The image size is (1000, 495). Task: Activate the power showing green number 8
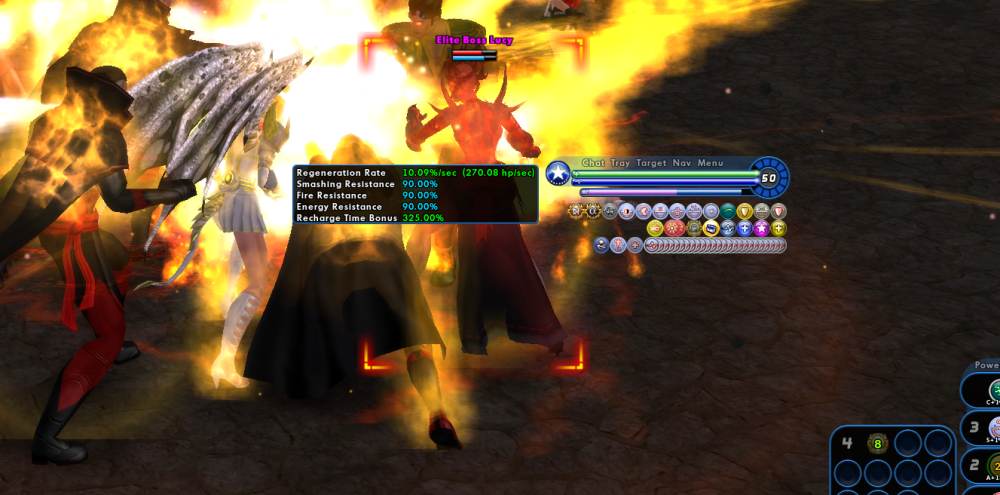click(877, 443)
